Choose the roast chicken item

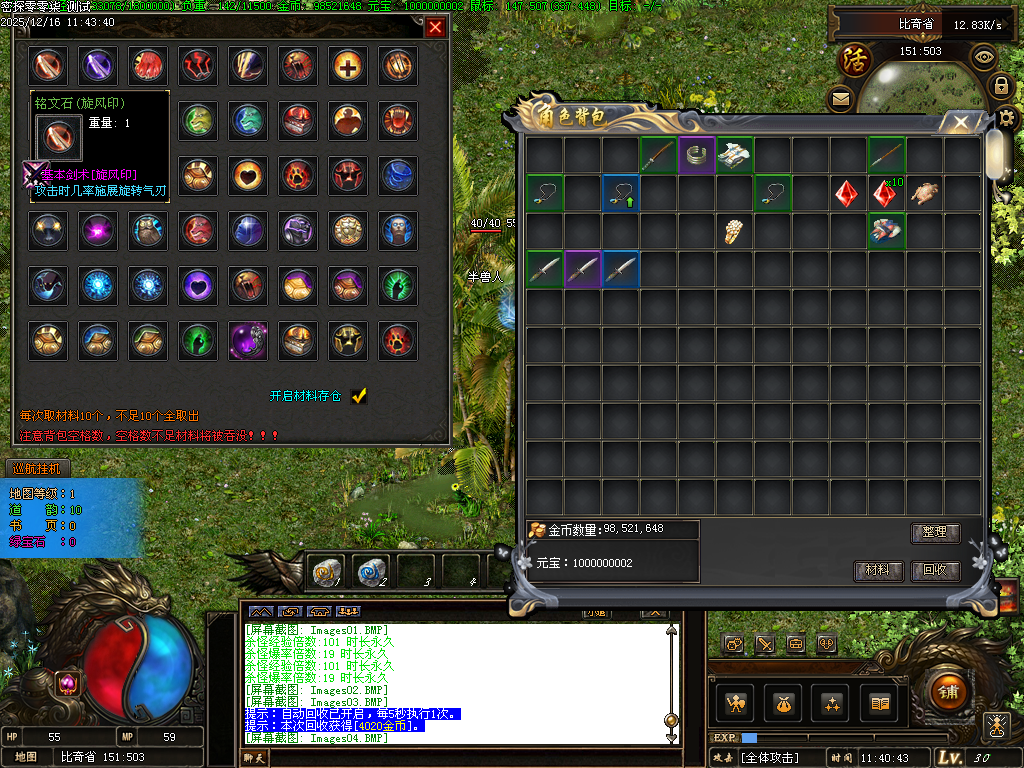[x=926, y=193]
